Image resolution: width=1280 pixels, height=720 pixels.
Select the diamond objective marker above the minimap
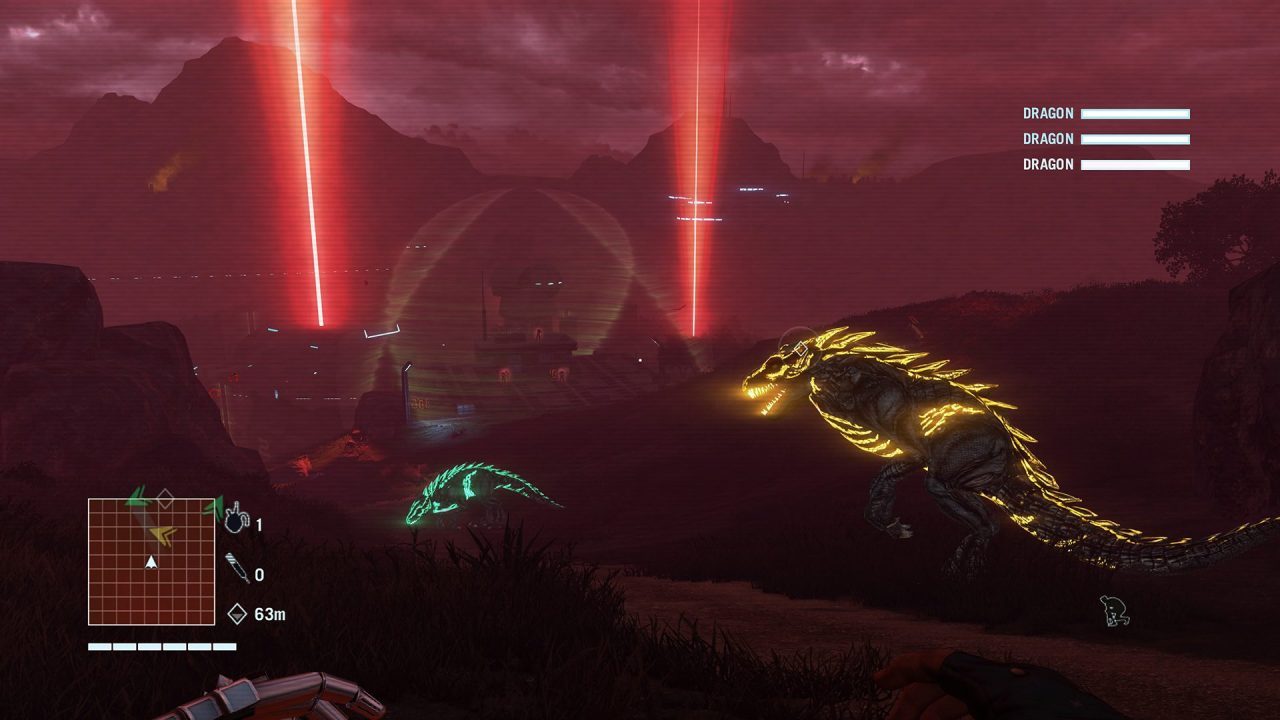coord(164,498)
